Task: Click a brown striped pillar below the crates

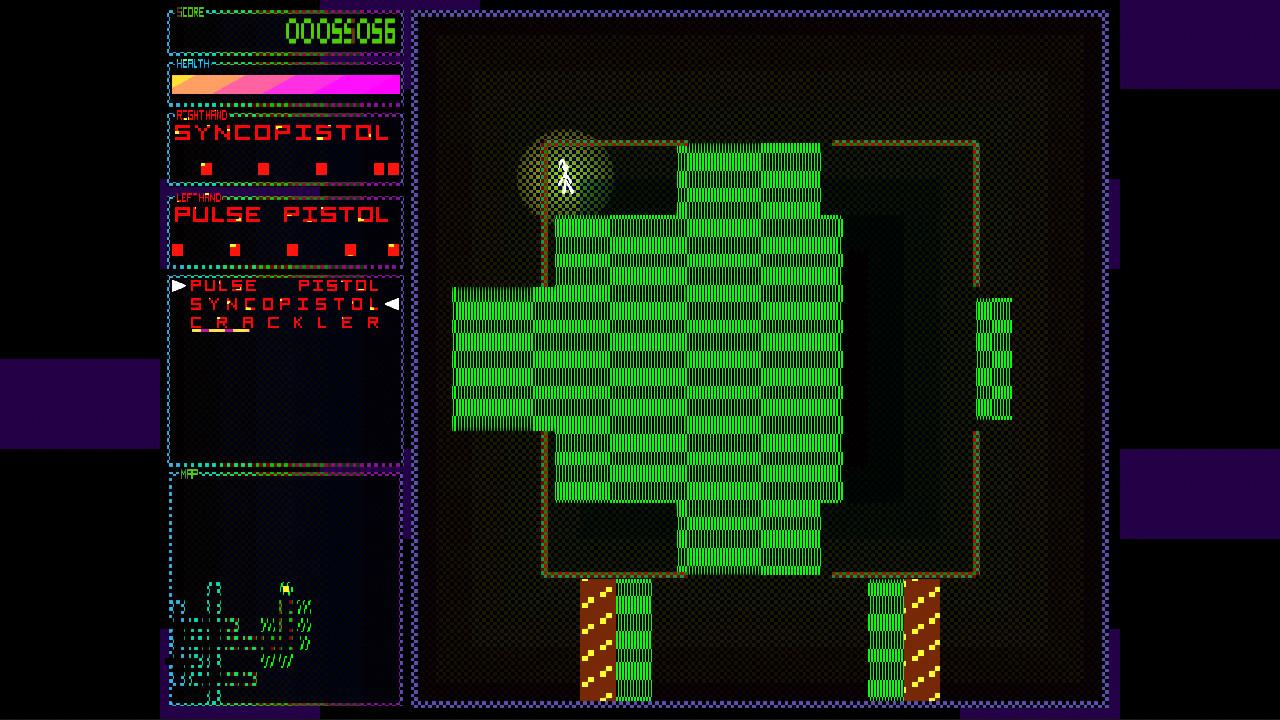Action: (x=600, y=640)
